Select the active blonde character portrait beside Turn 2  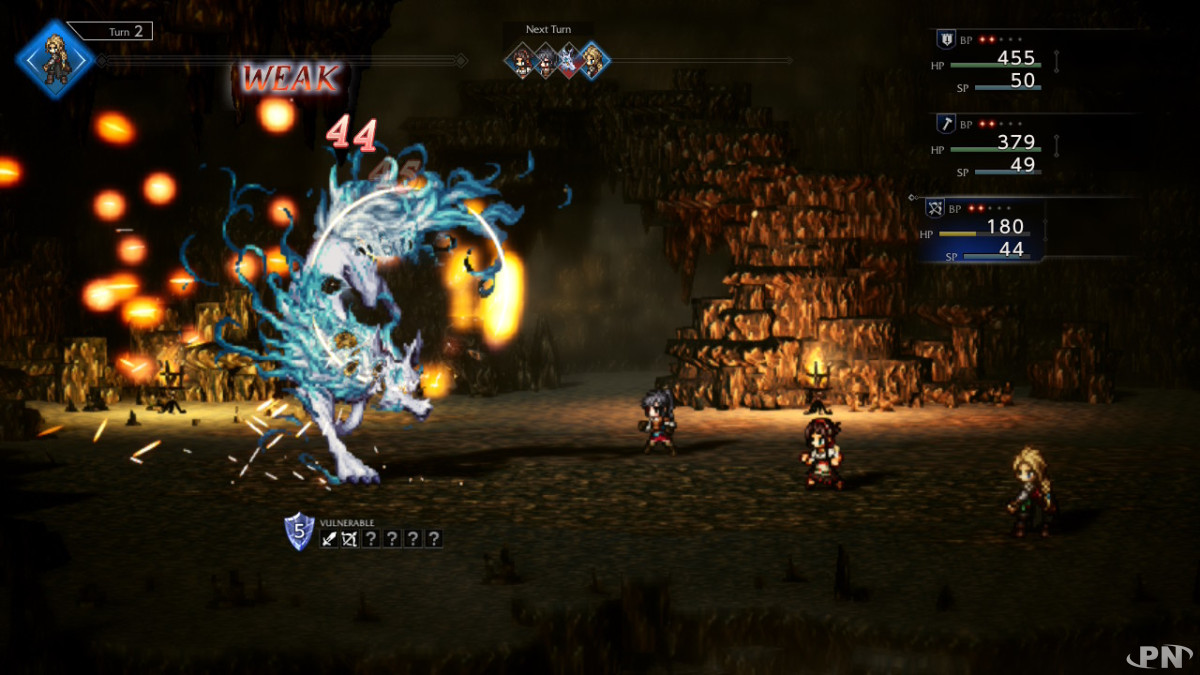55,58
